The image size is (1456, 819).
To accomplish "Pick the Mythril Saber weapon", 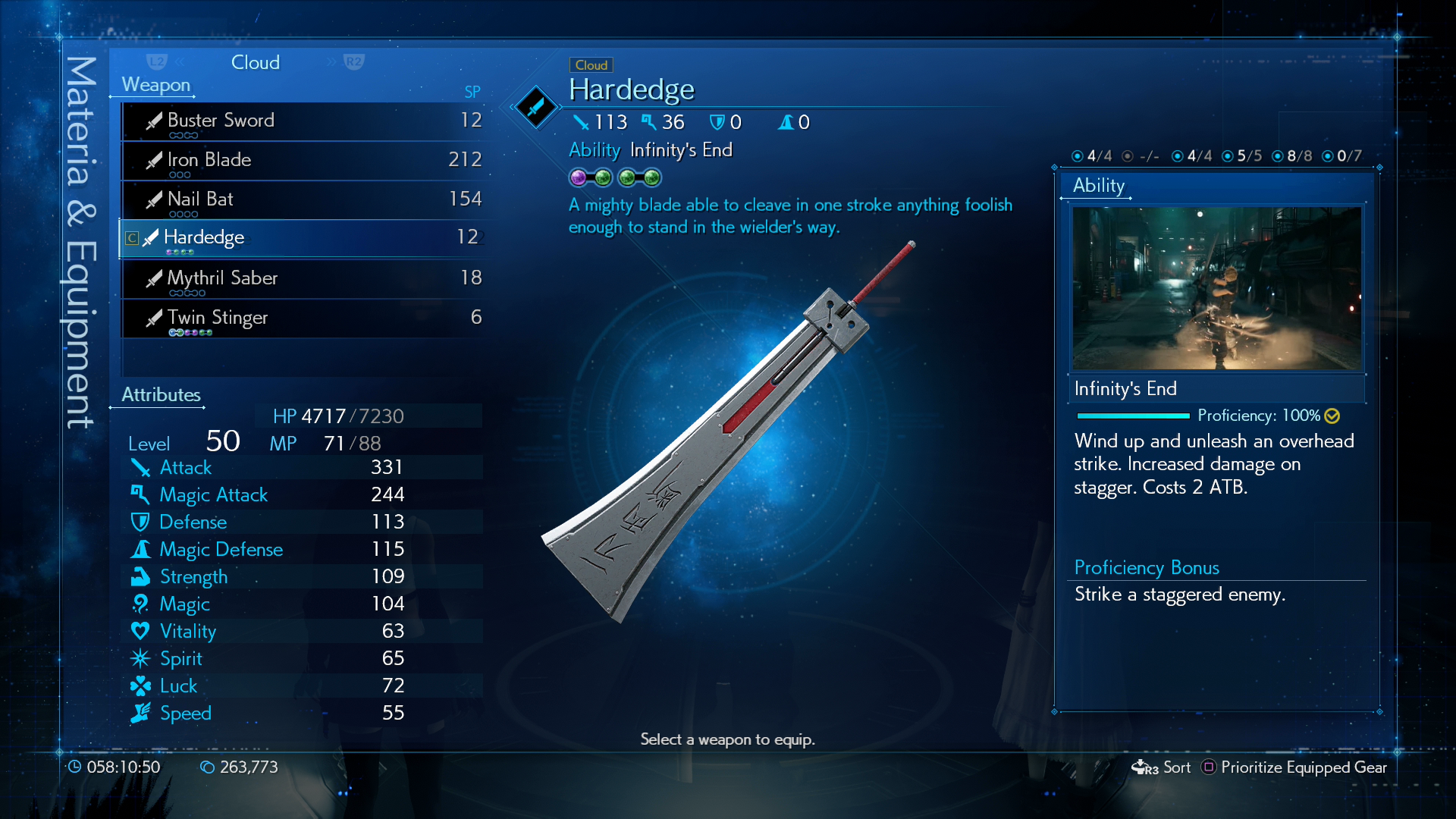I will tap(302, 278).
